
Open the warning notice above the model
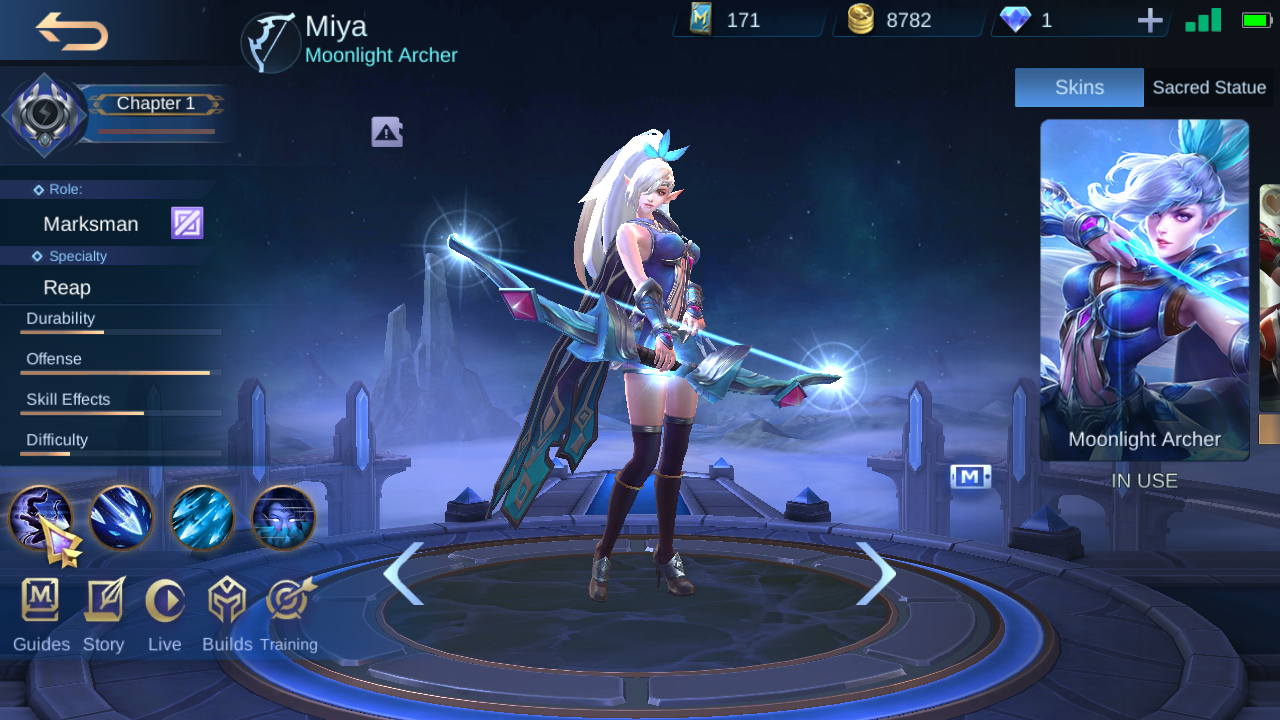386,131
